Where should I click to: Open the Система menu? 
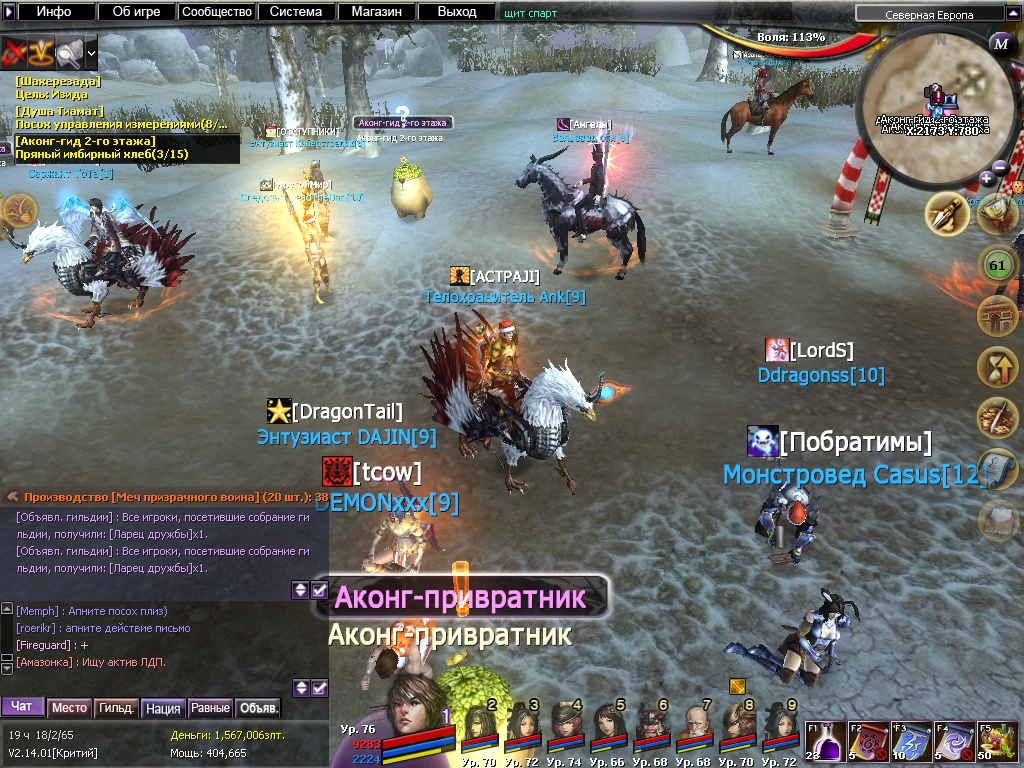(296, 12)
